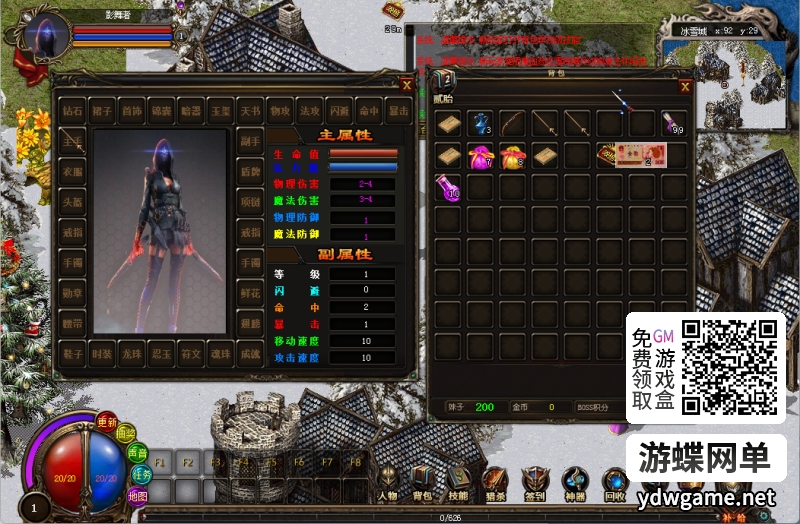Open the 时装 costume slot
Image resolution: width=800 pixels, height=524 pixels.
pyautogui.click(x=101, y=353)
